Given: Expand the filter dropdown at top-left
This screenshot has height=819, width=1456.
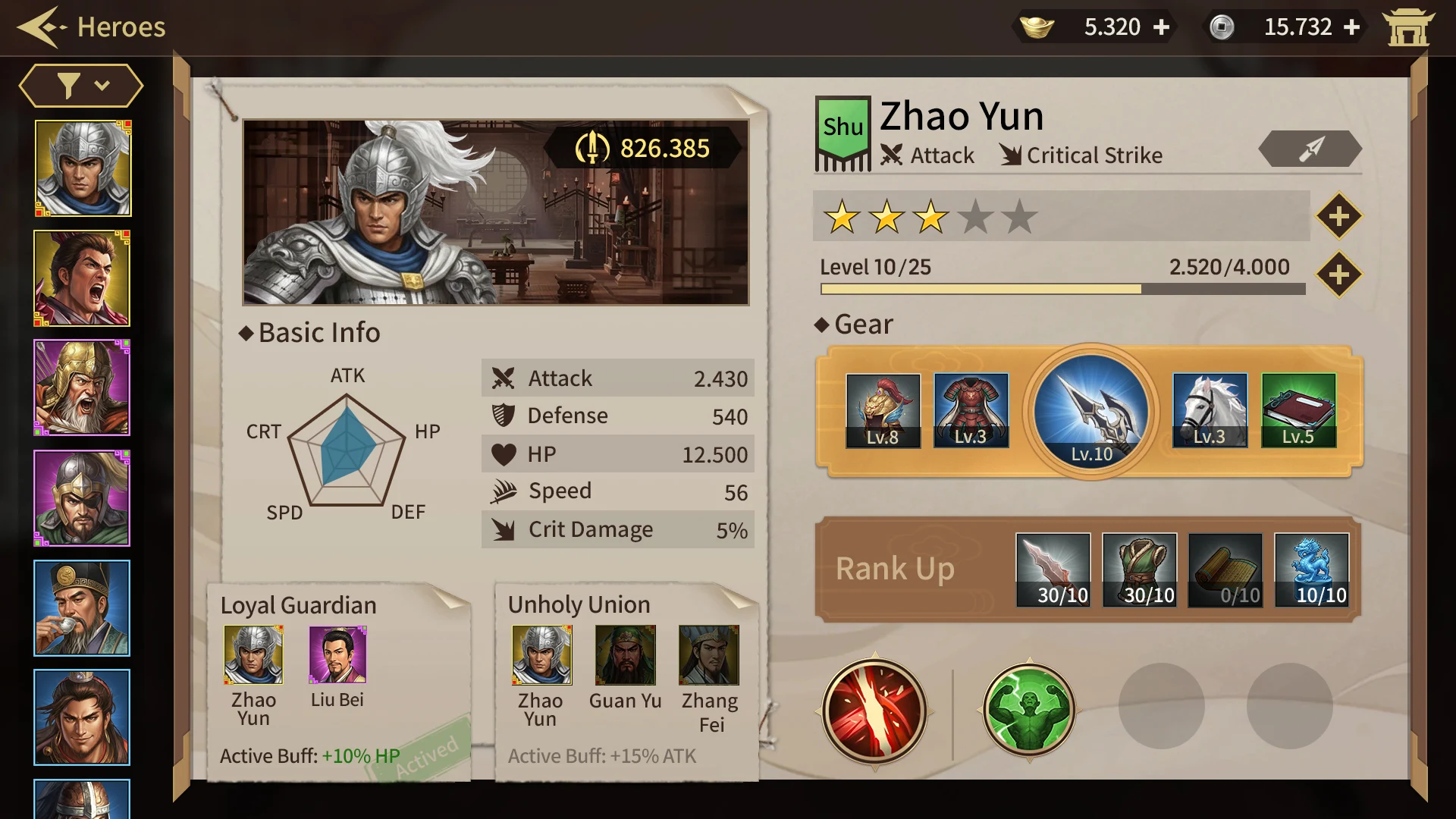Looking at the screenshot, I should [x=79, y=85].
